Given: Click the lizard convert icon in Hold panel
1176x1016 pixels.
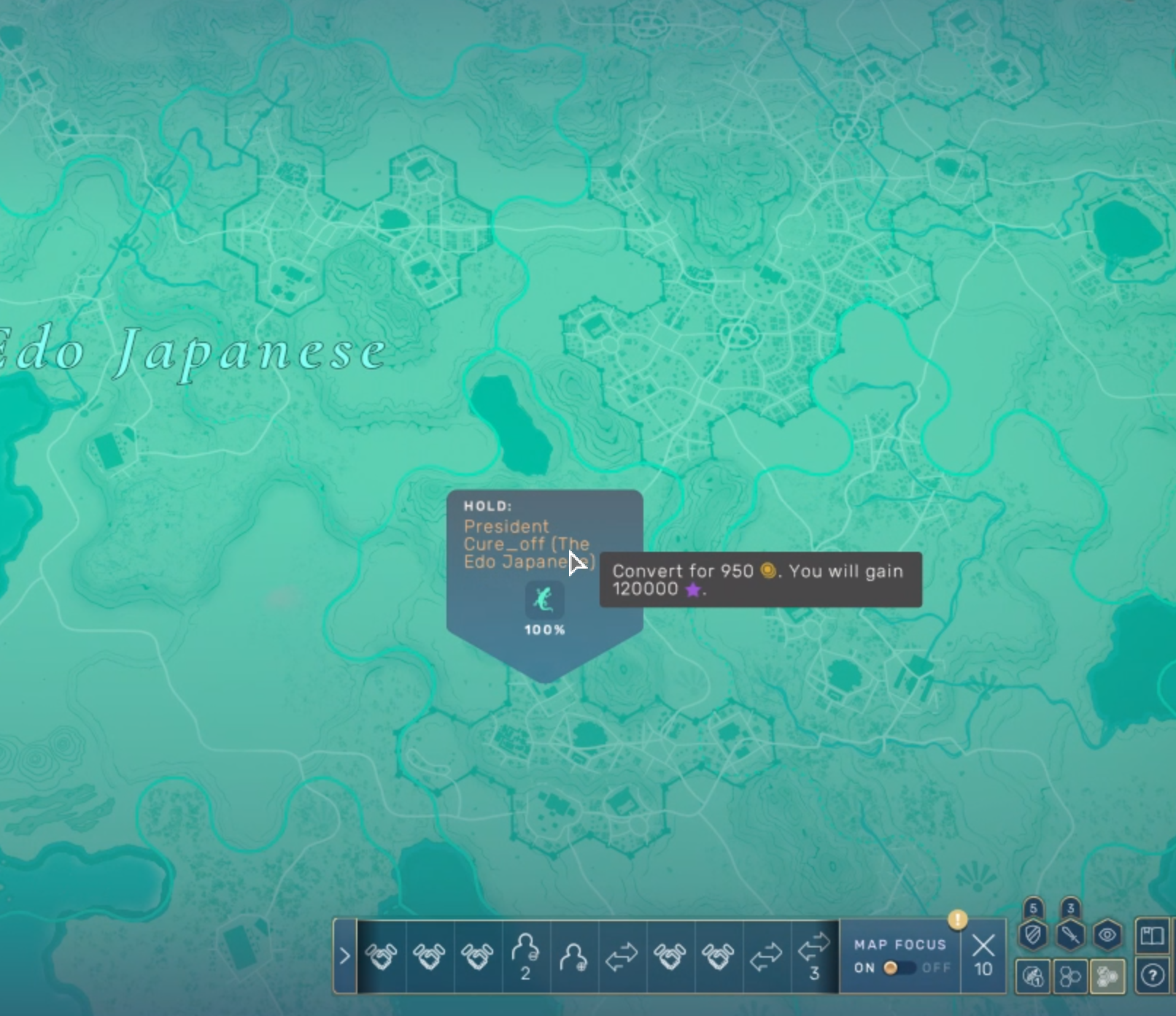Looking at the screenshot, I should click(x=544, y=599).
